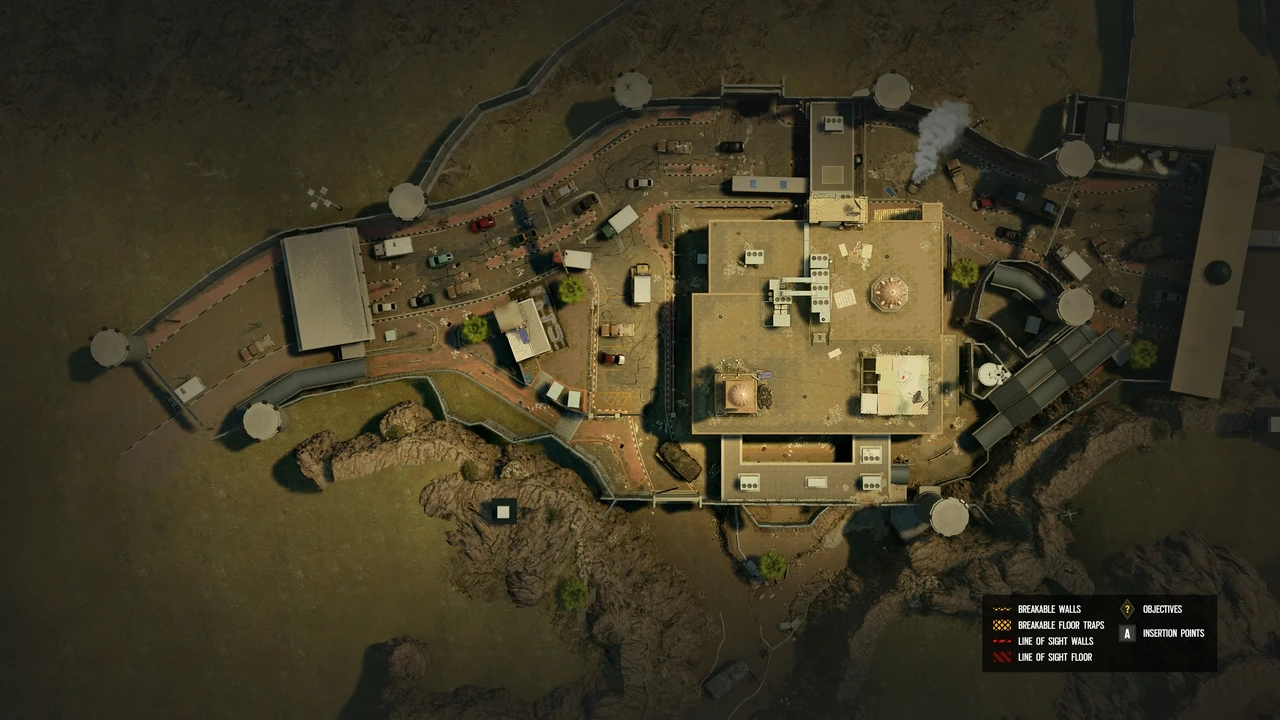The width and height of the screenshot is (1280, 720).
Task: Select the Insertion Points 'A' marker icon
Action: 1126,633
